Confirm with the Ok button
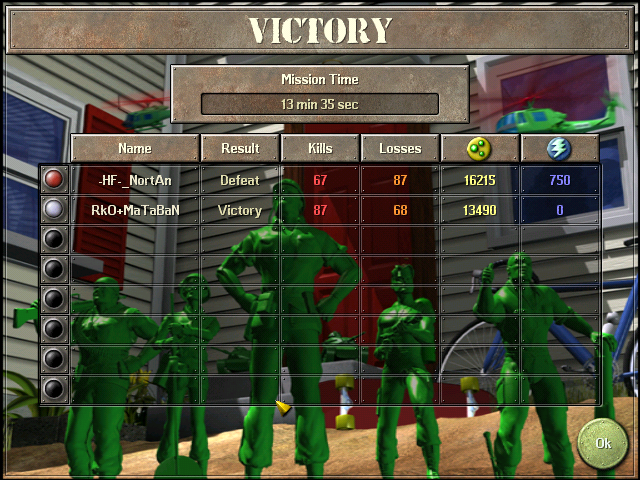Viewport: 640px width, 480px height. 603,442
